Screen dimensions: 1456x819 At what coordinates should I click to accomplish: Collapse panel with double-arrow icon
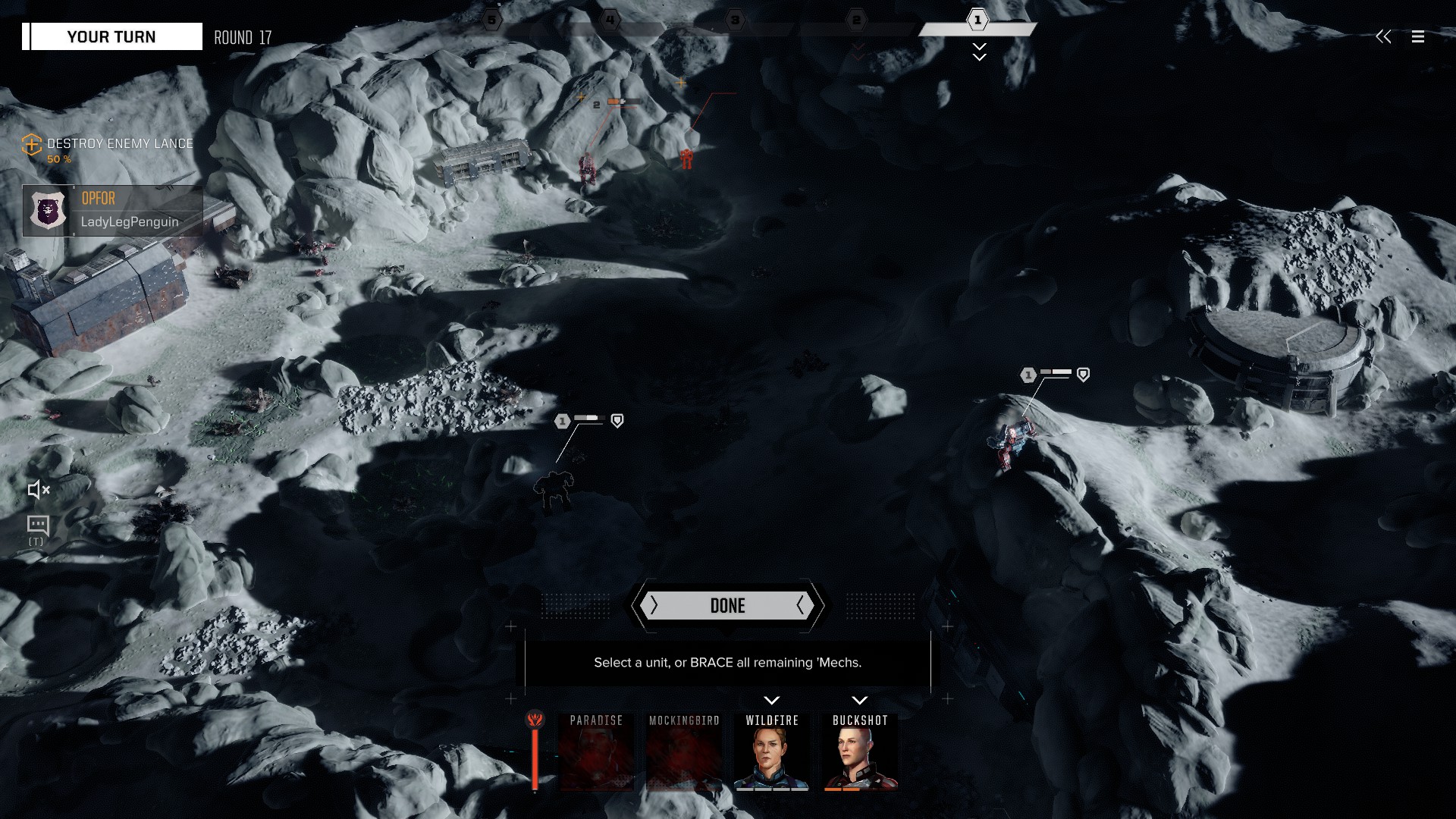[x=1383, y=36]
